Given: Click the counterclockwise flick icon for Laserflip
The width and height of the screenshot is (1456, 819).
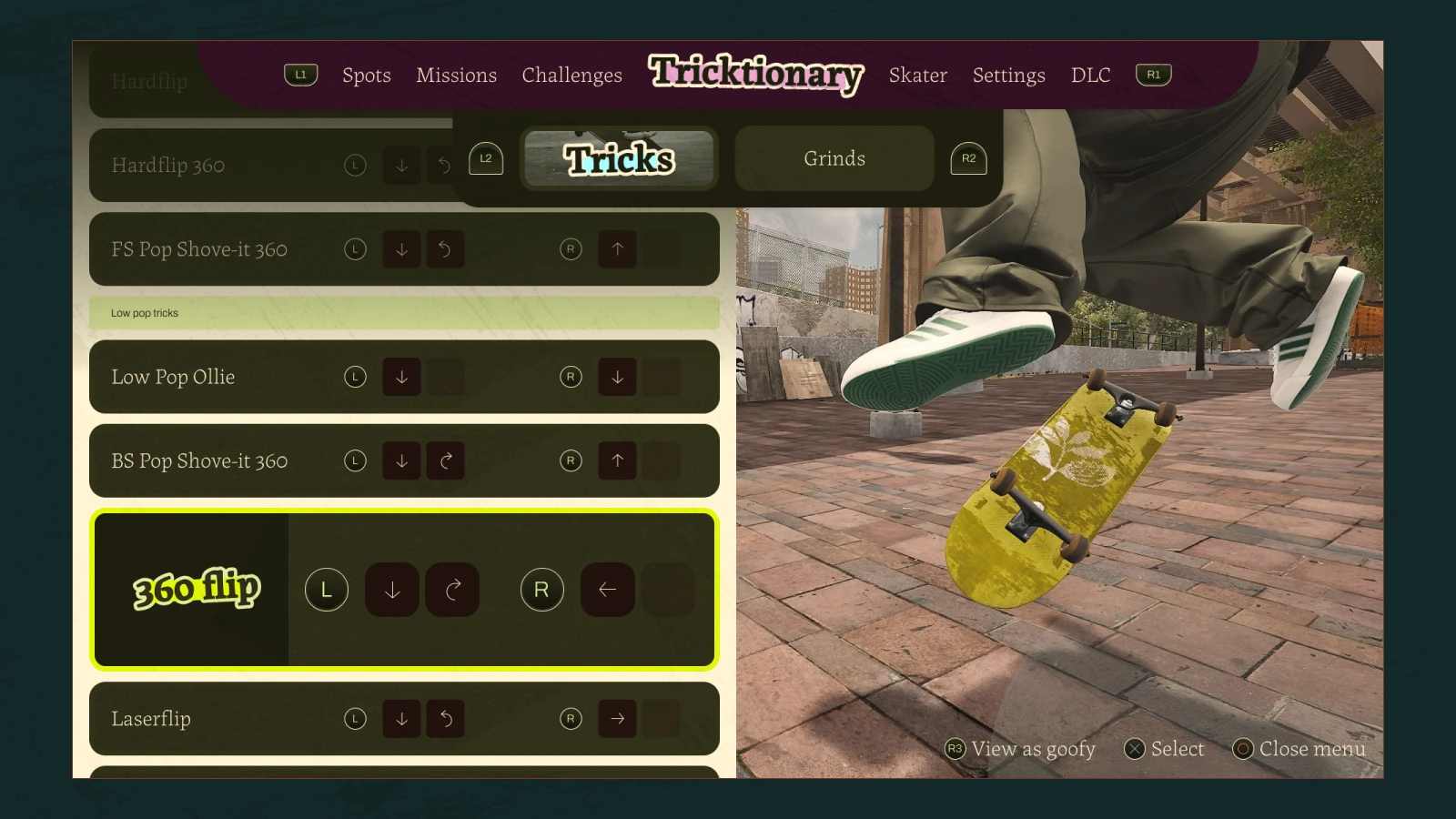Looking at the screenshot, I should (x=445, y=719).
